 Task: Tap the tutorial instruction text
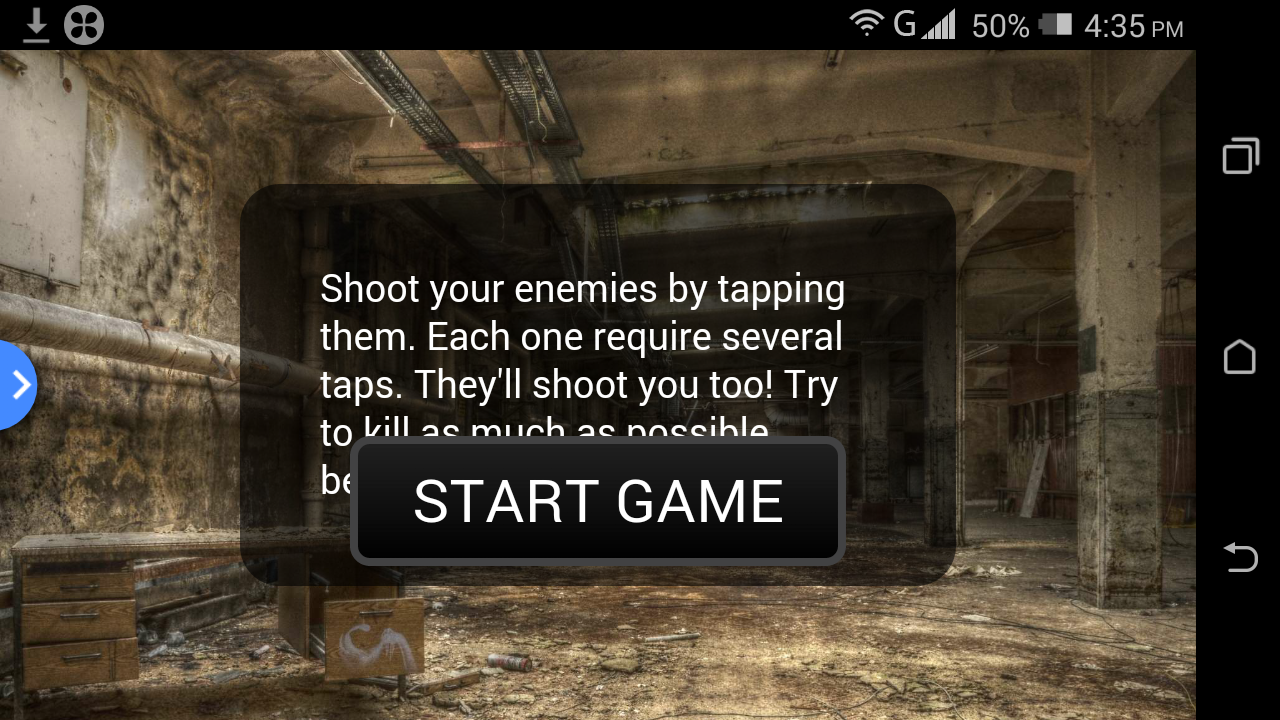pyautogui.click(x=582, y=336)
